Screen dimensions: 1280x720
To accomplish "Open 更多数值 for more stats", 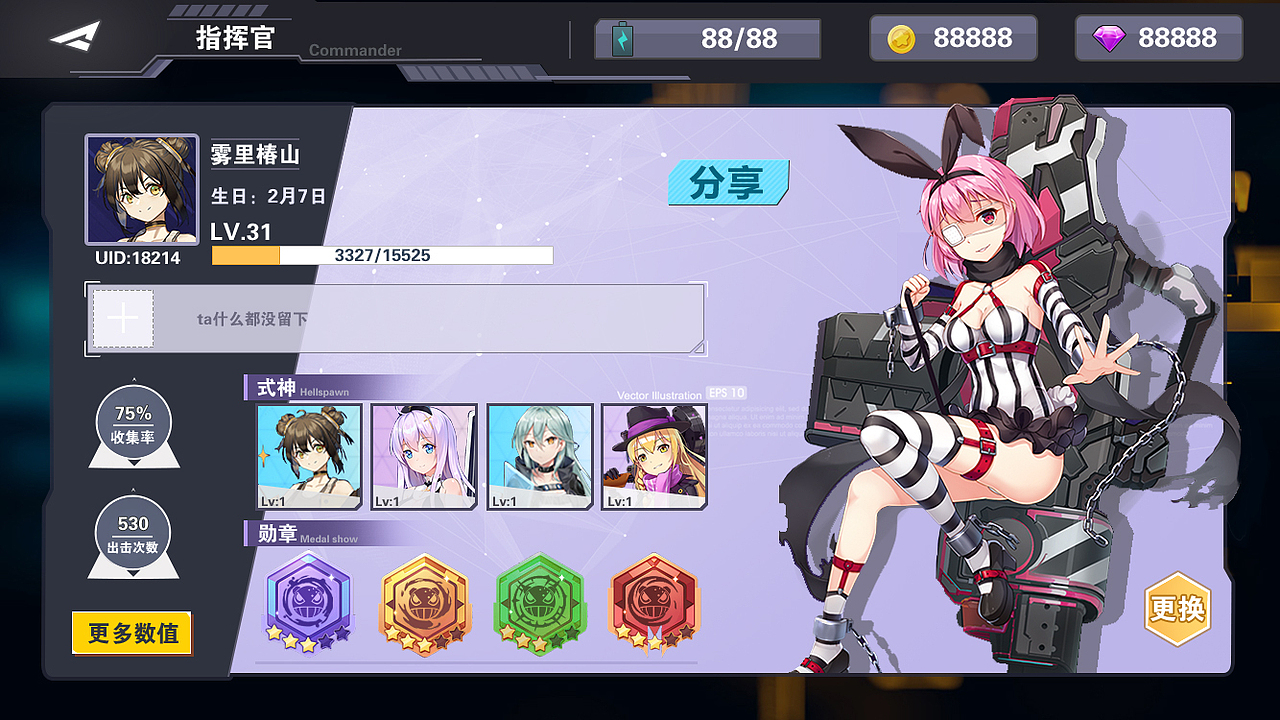I will coord(131,634).
